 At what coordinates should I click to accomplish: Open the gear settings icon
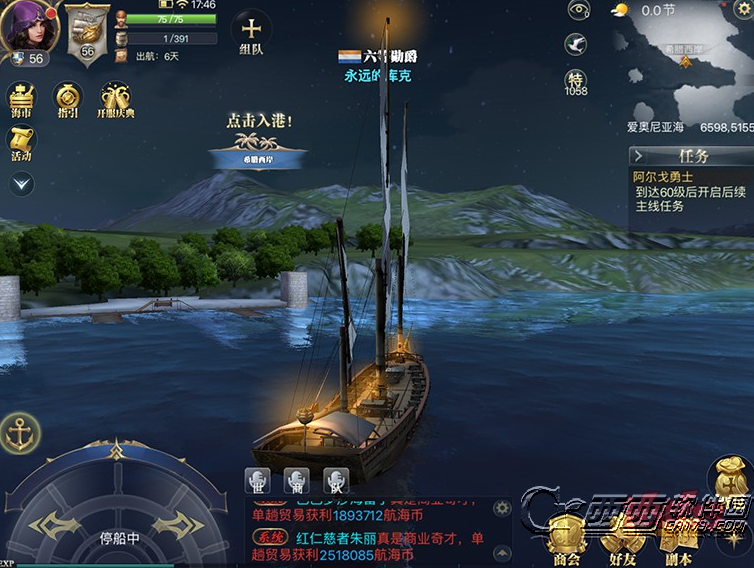(742, 10)
